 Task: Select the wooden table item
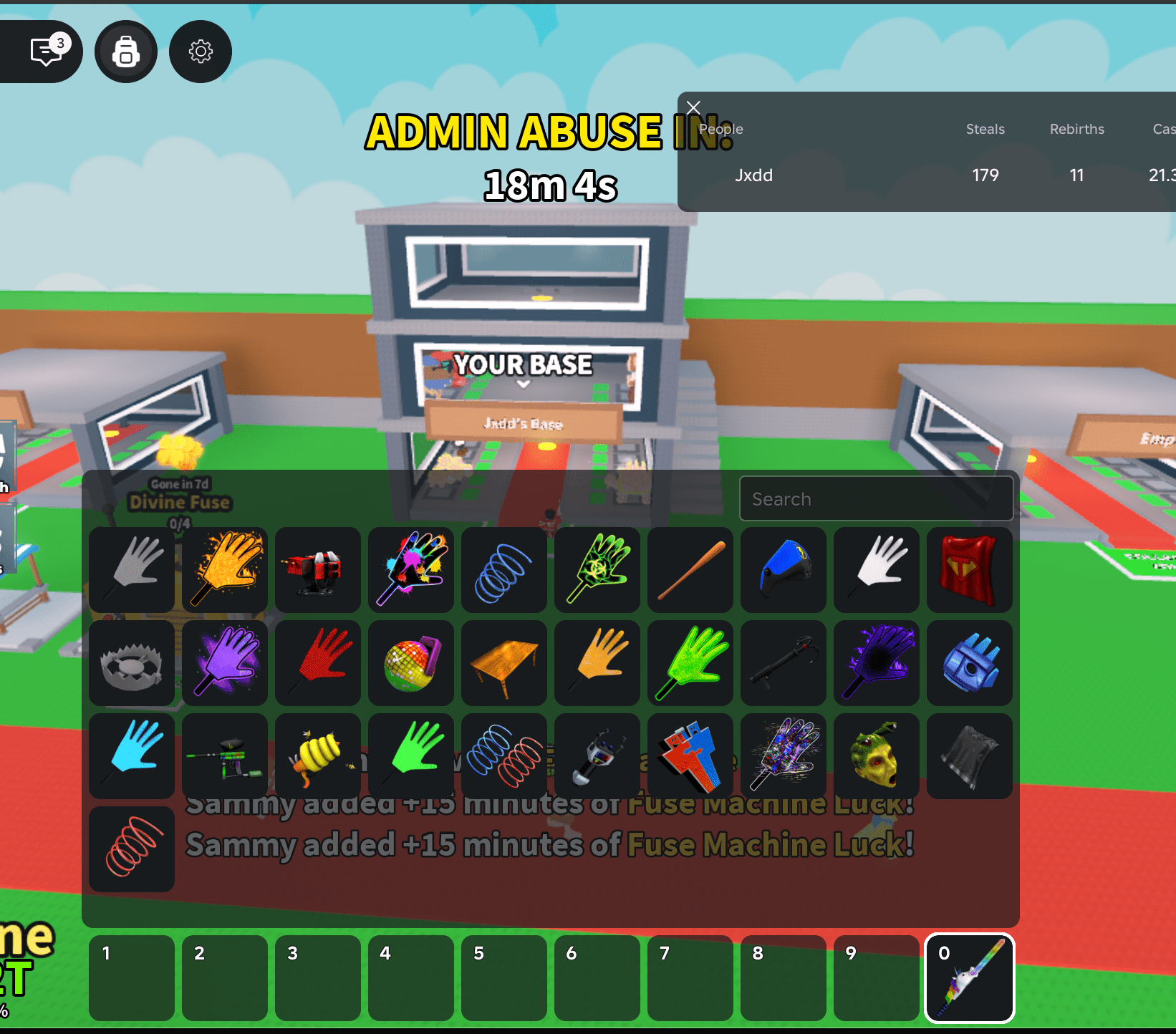[504, 663]
